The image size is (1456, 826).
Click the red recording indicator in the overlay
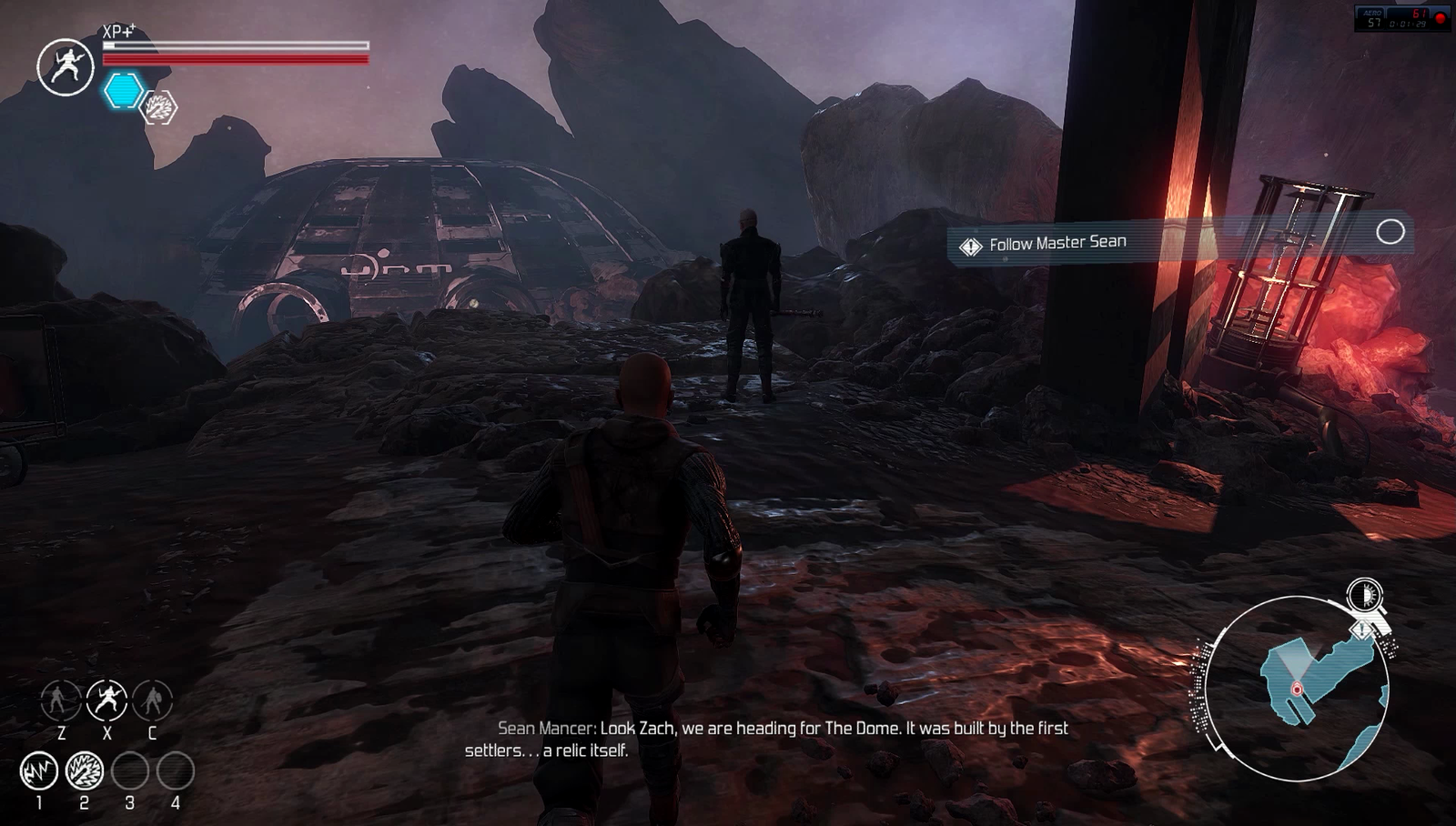pos(1441,18)
